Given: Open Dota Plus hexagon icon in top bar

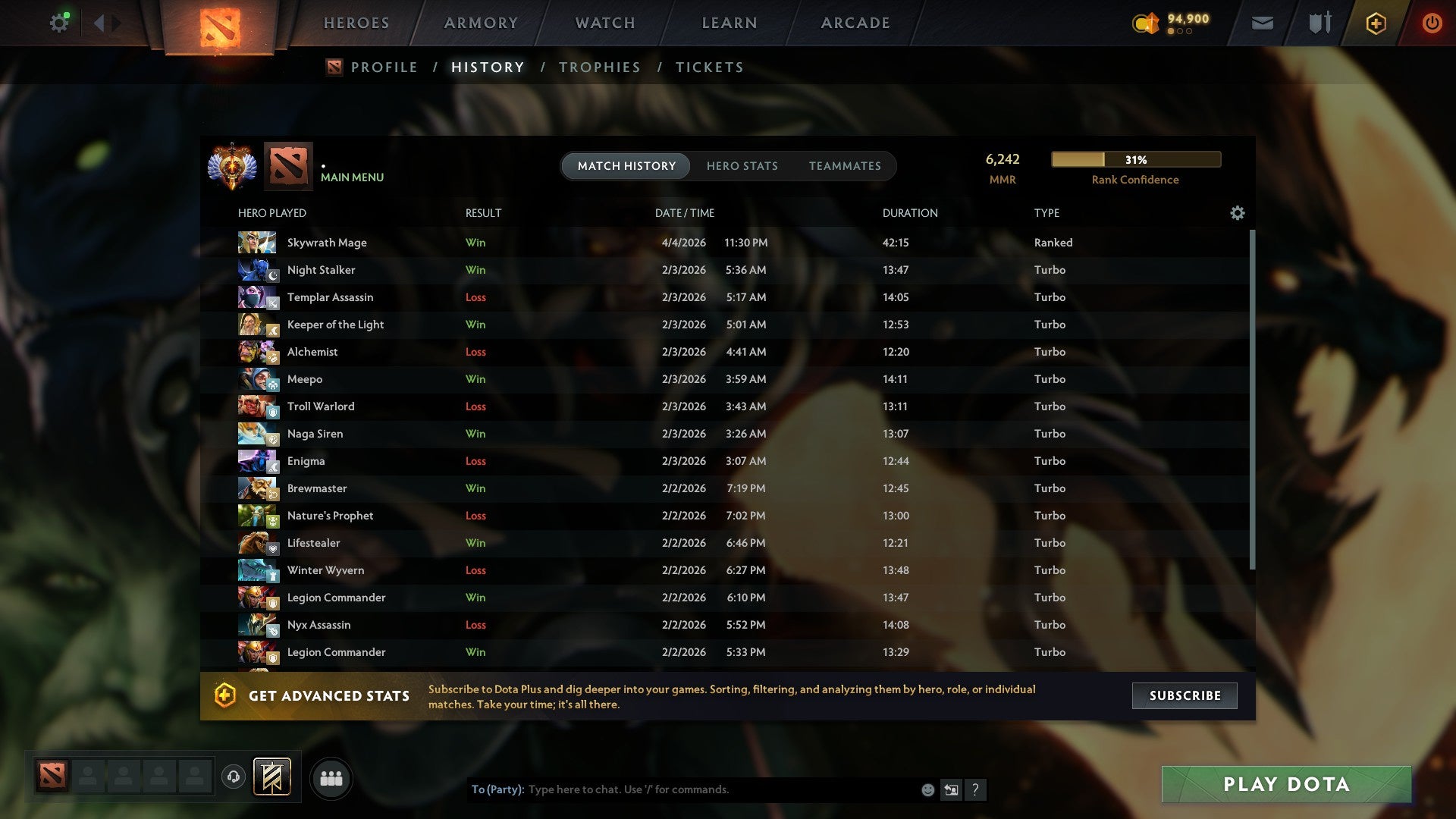Looking at the screenshot, I should coord(1375,23).
